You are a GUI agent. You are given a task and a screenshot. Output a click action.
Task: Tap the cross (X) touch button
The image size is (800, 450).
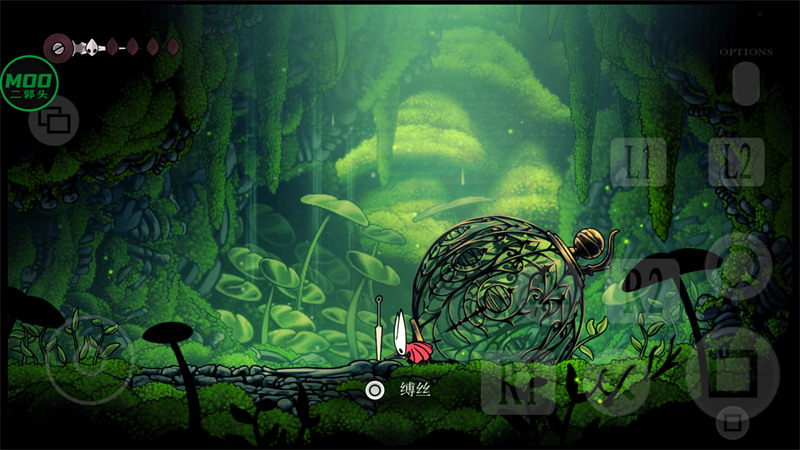click(x=614, y=385)
